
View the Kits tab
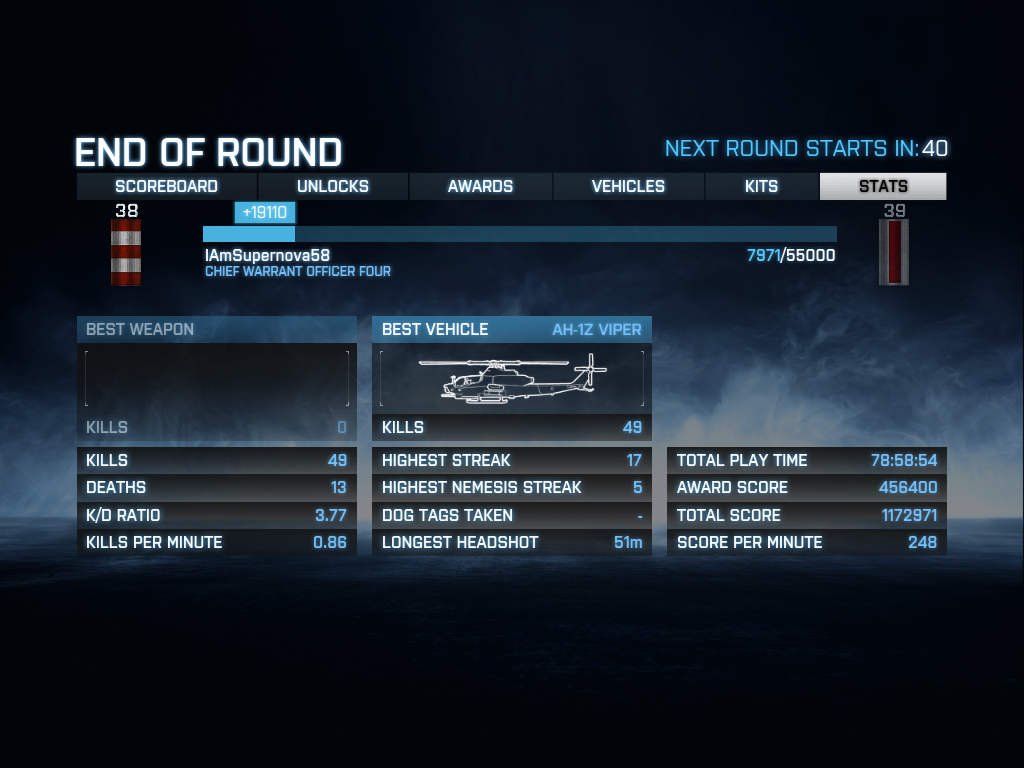tap(762, 186)
